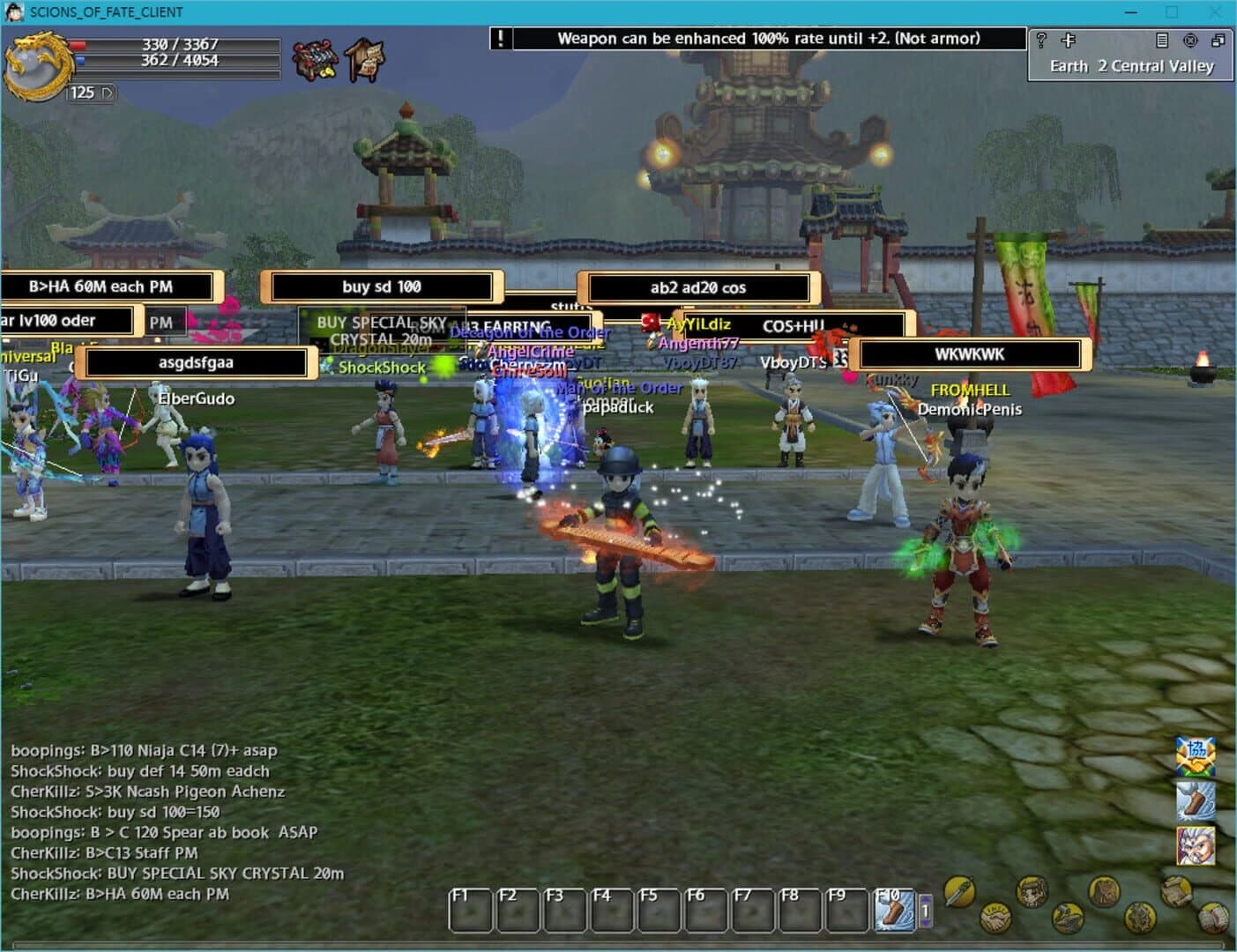Open the inventory bag icon near health bars
Image resolution: width=1237 pixels, height=952 pixels.
[x=316, y=59]
